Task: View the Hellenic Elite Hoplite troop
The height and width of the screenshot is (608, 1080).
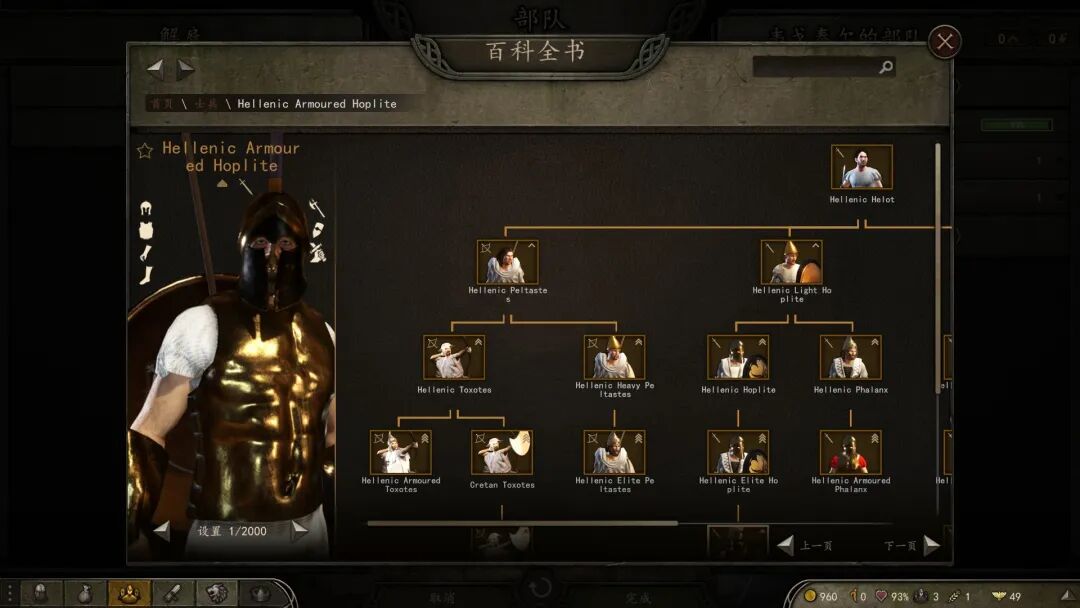Action: click(738, 452)
